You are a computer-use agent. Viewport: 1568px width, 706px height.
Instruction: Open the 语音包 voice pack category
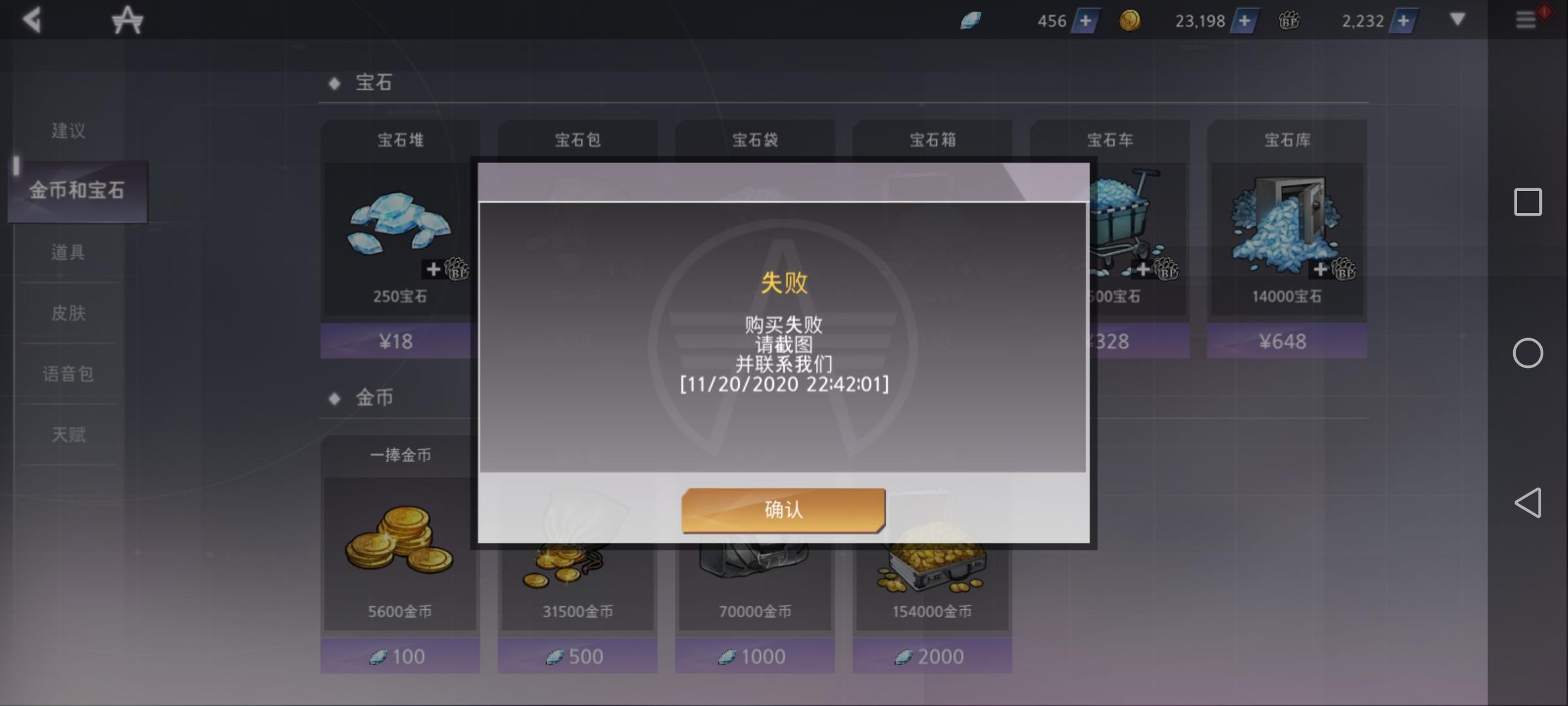tap(69, 374)
